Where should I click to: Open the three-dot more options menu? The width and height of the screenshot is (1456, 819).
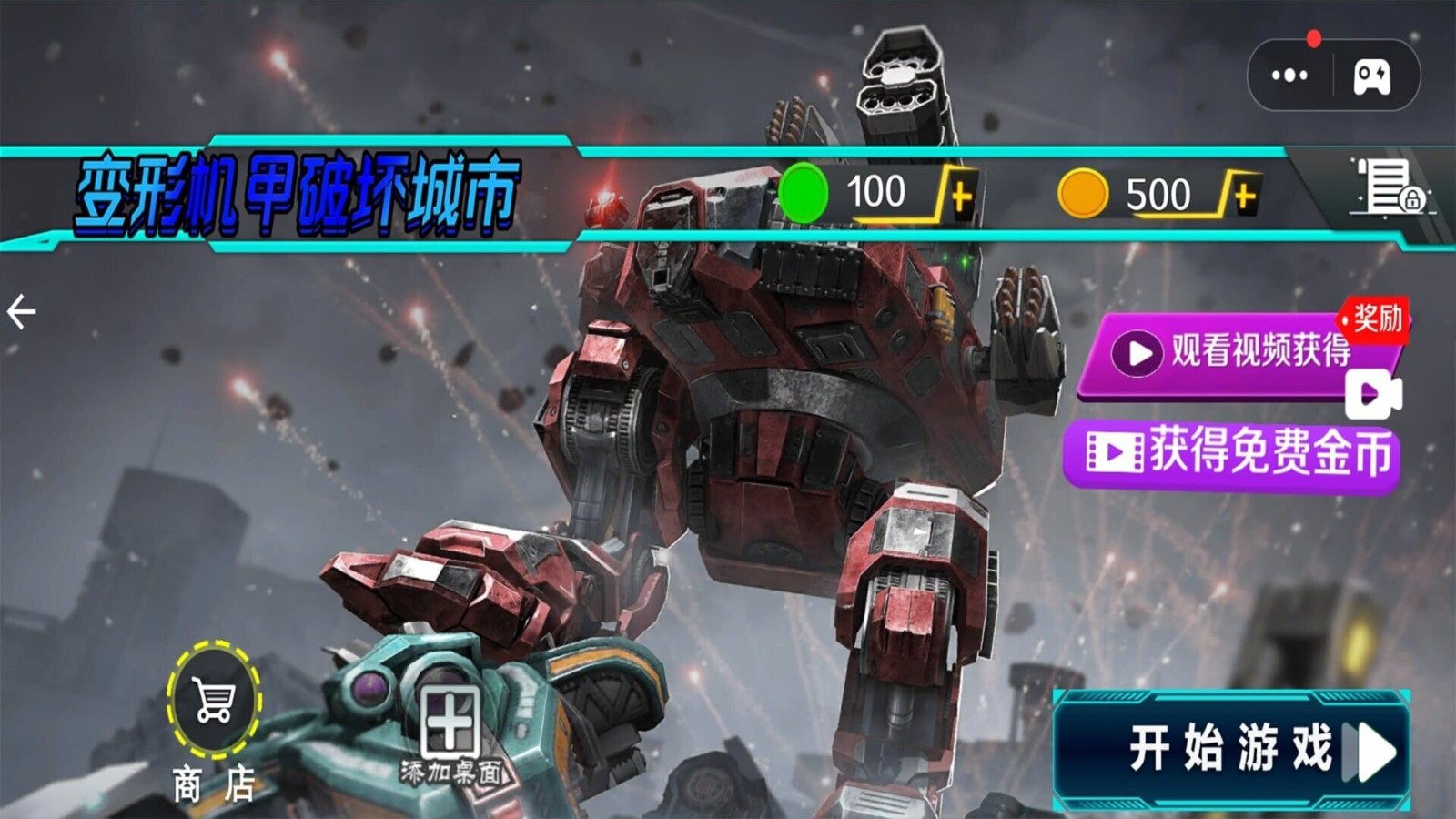point(1289,76)
